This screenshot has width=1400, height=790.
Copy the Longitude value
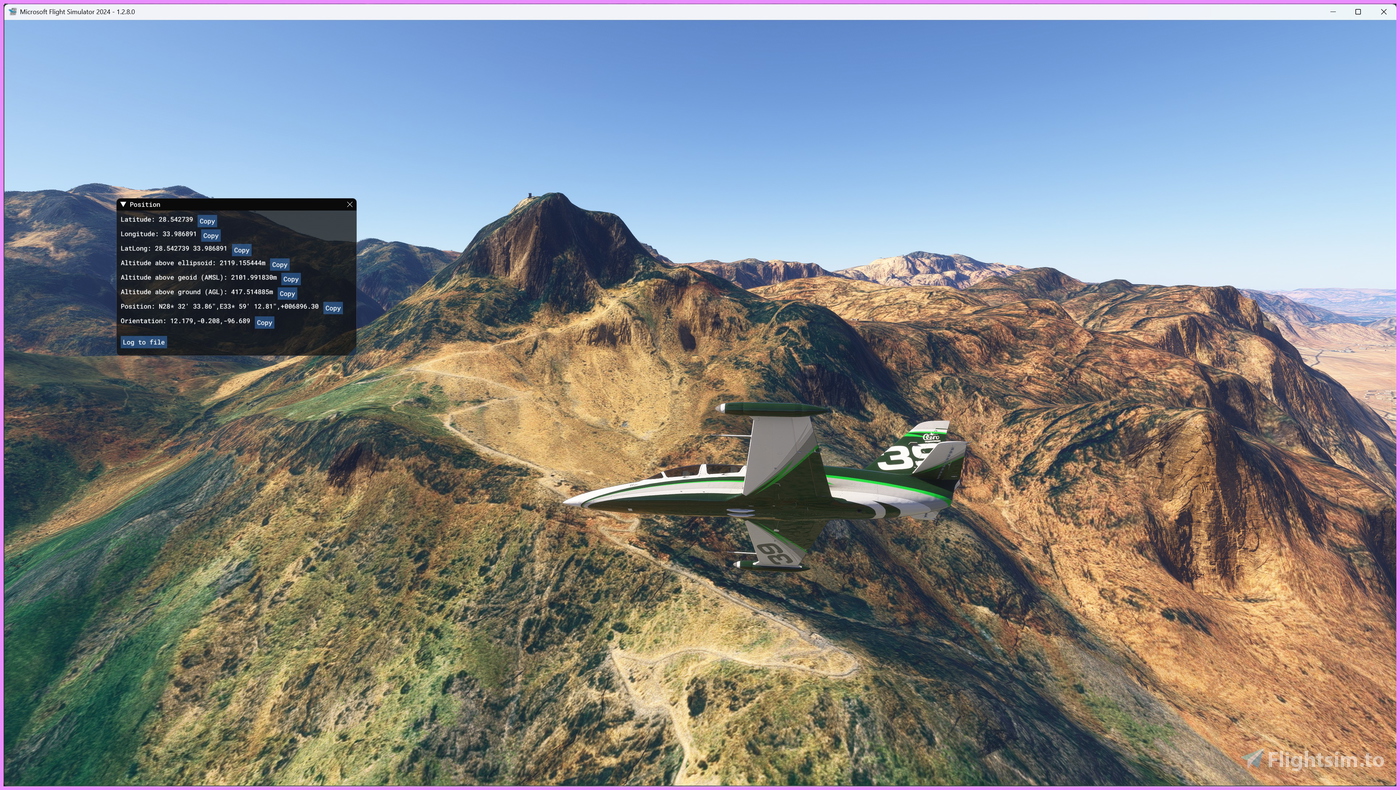[210, 236]
